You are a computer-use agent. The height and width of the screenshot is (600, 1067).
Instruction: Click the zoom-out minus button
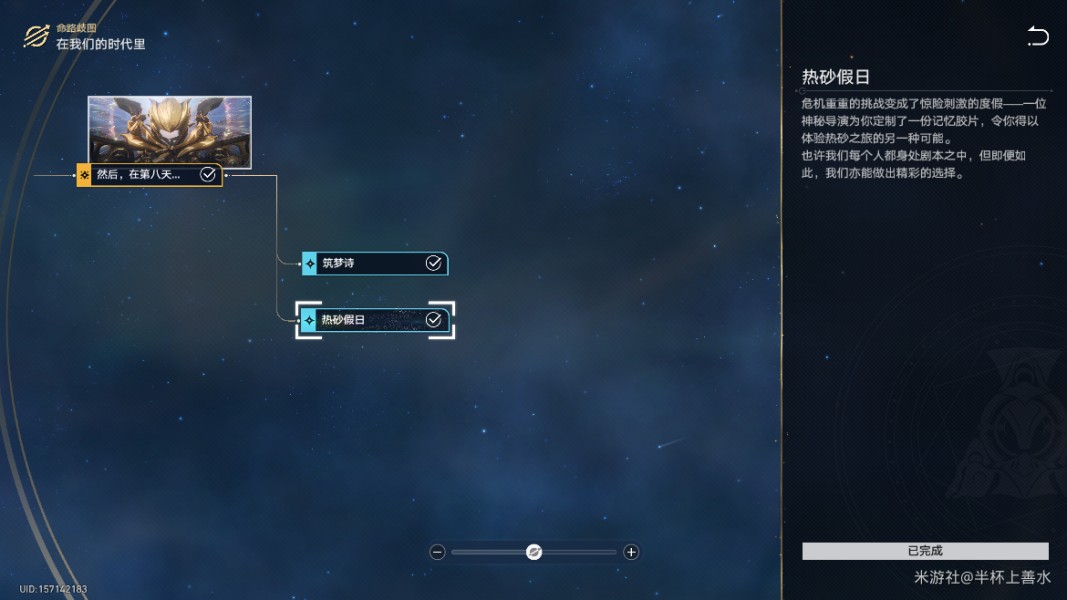(x=437, y=552)
